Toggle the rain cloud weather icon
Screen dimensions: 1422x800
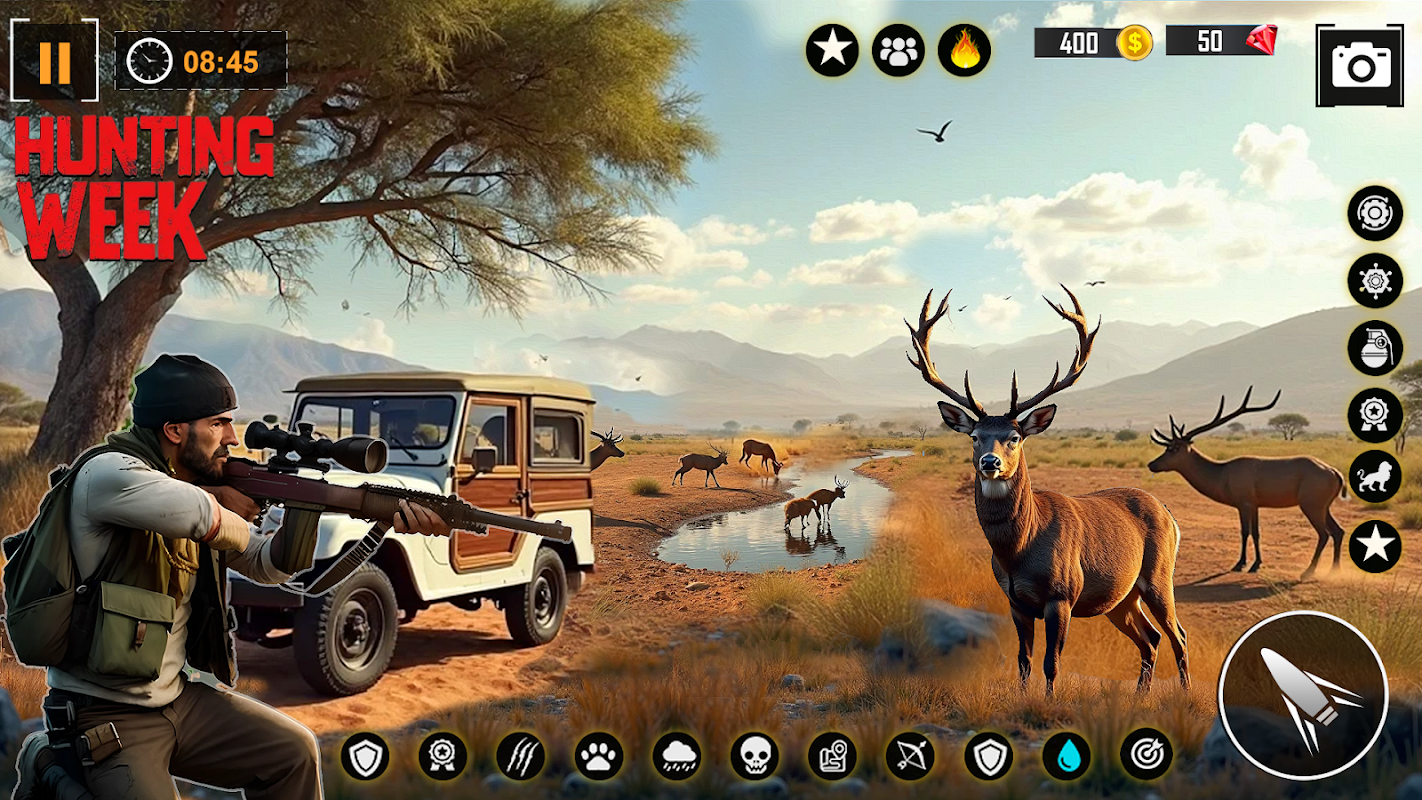click(x=677, y=756)
